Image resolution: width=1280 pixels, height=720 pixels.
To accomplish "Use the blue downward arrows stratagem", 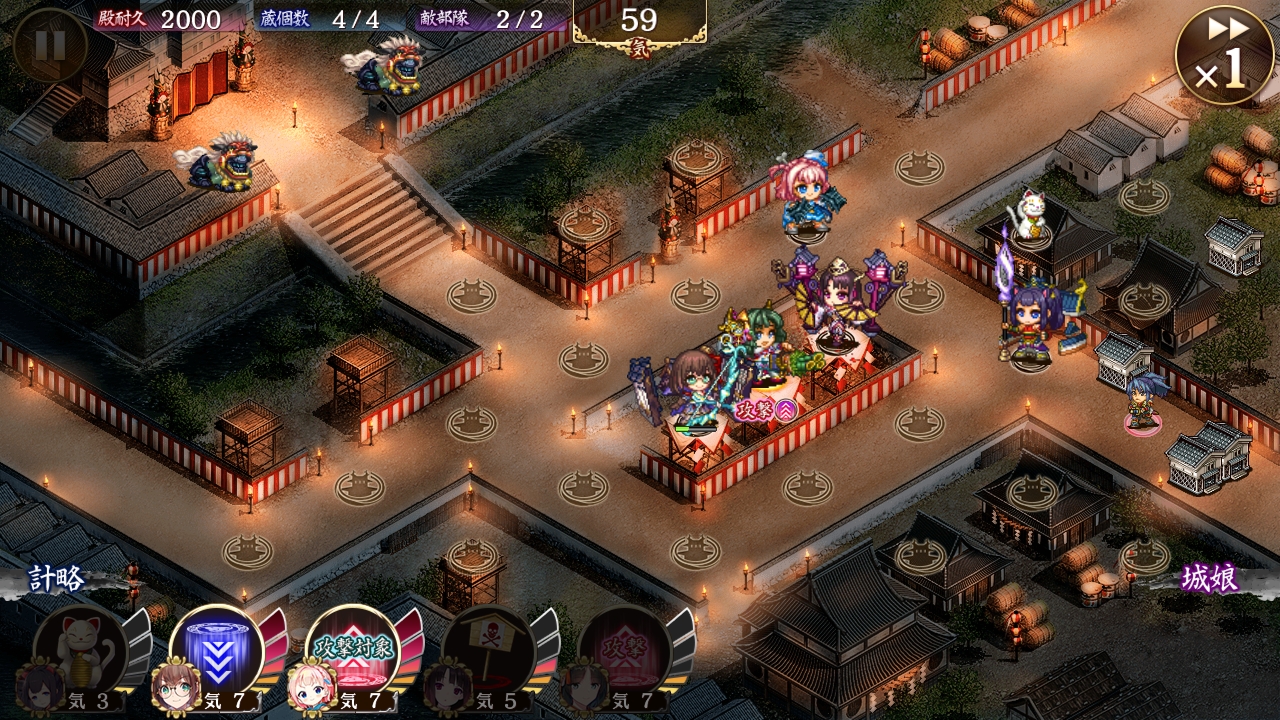I will click(216, 652).
